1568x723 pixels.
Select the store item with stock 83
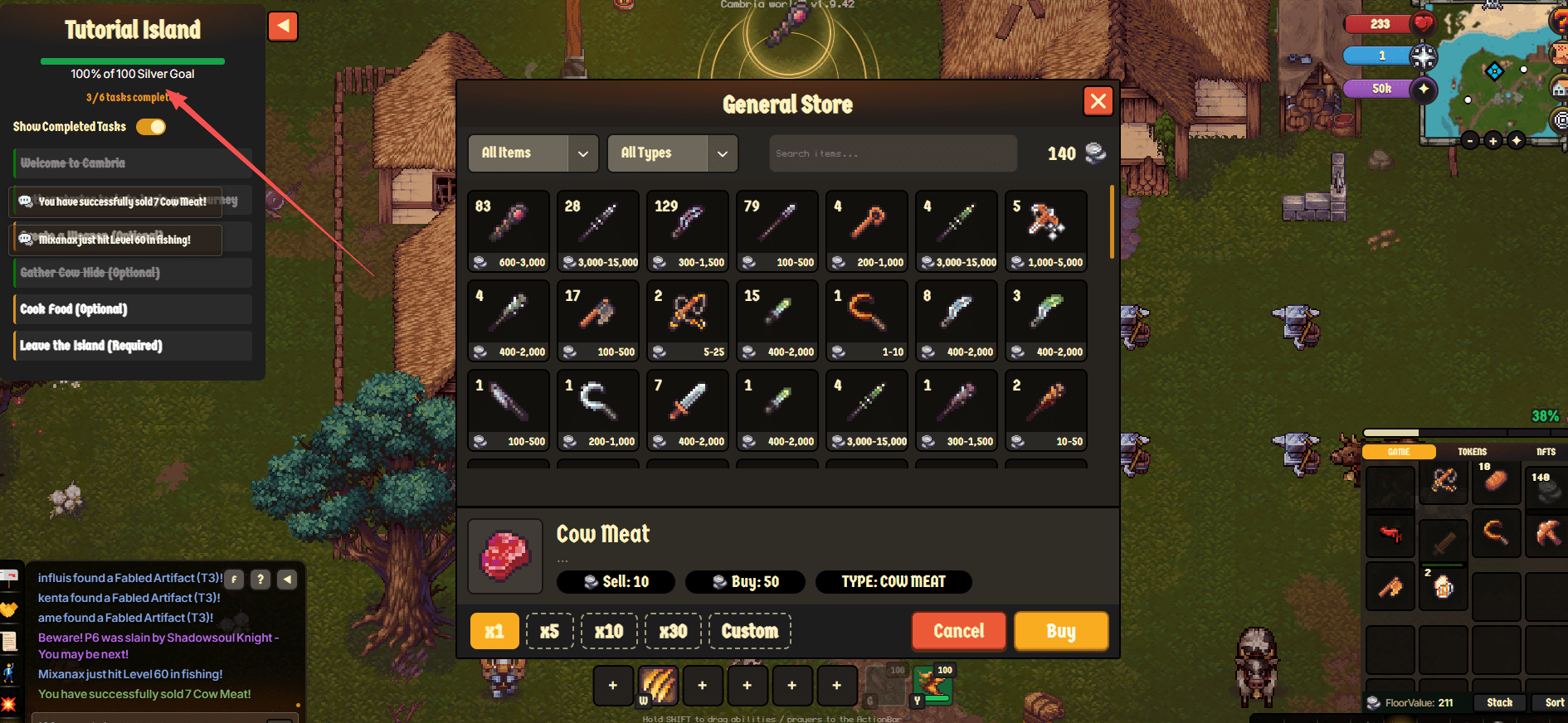coord(509,230)
